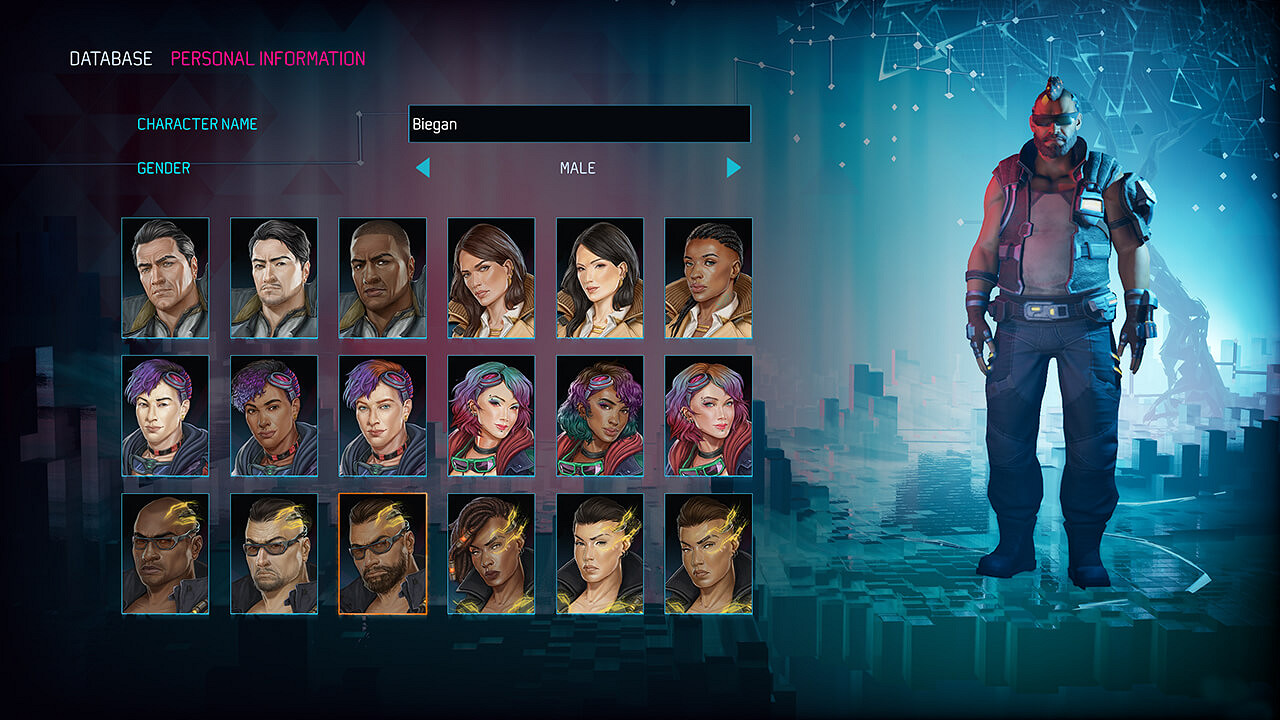Image resolution: width=1280 pixels, height=720 pixels.
Task: Open the Personal Information tab
Action: click(268, 59)
